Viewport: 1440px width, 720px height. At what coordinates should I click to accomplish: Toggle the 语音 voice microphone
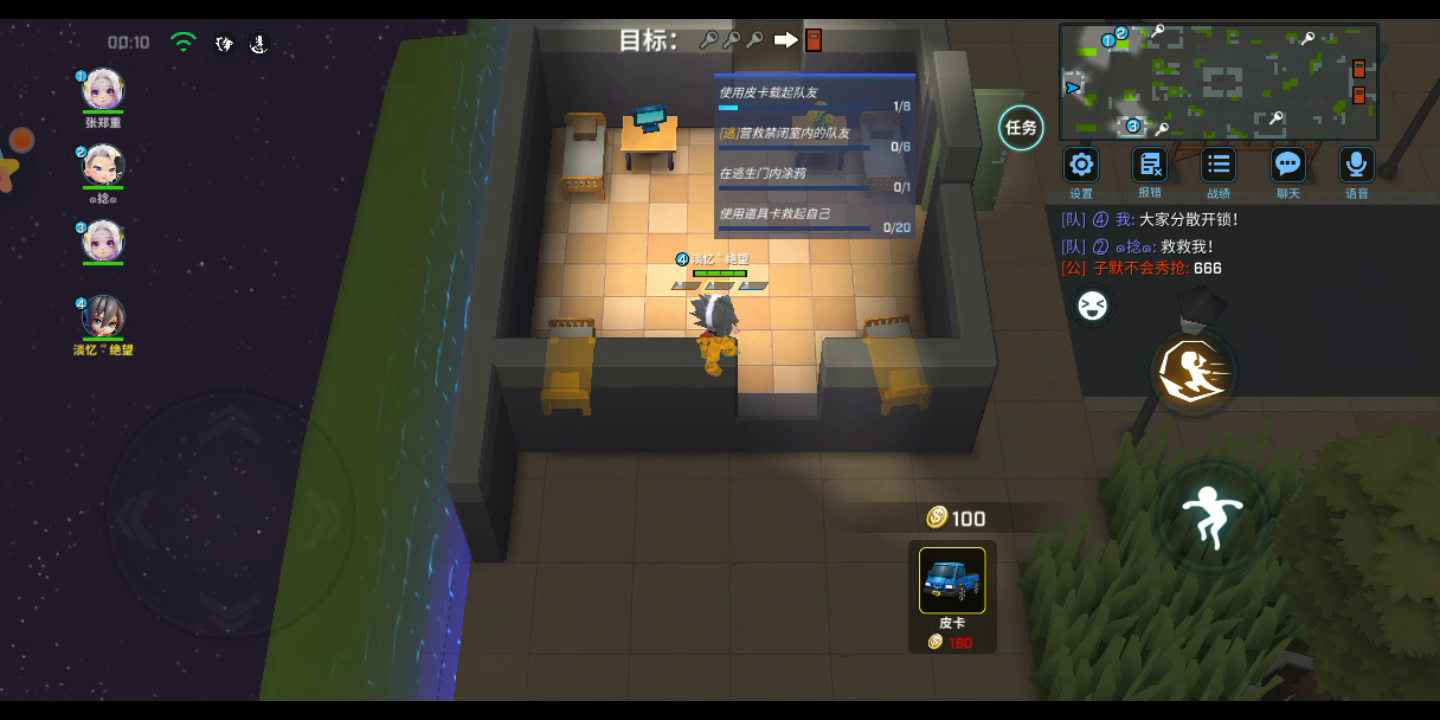pos(1356,165)
